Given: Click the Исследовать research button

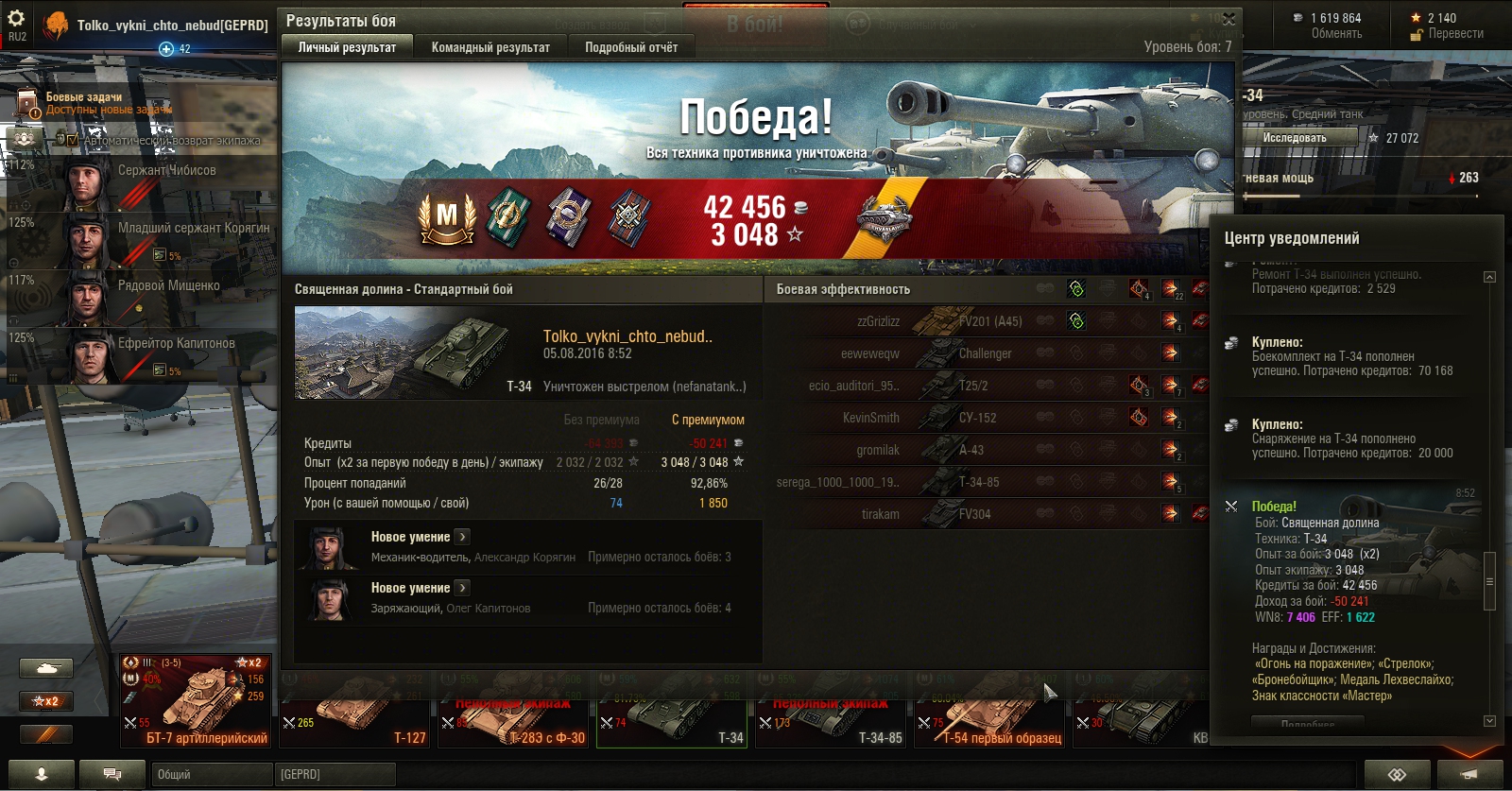Looking at the screenshot, I should coord(1295,138).
